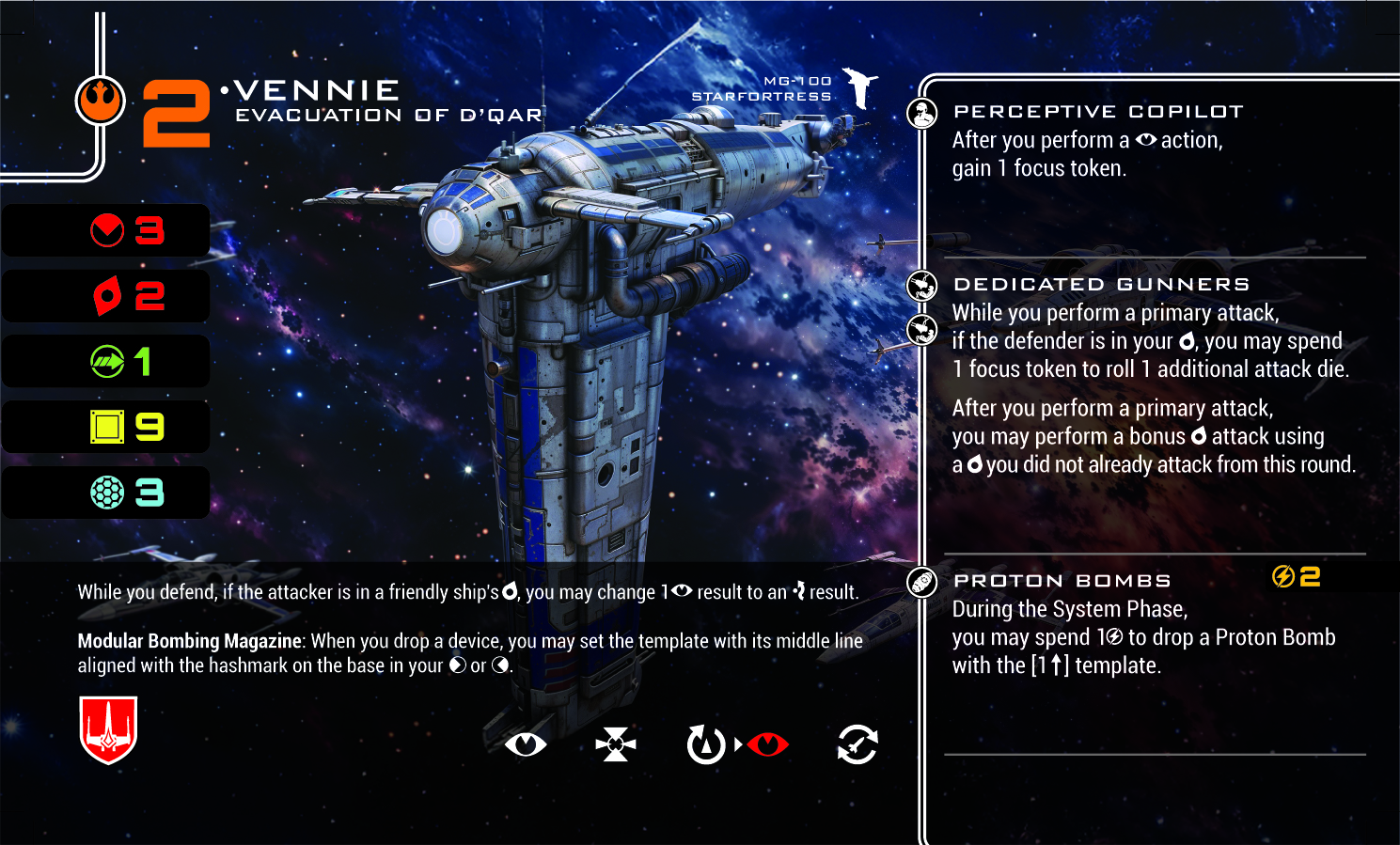Select the rotate arc action icon

[705, 745]
